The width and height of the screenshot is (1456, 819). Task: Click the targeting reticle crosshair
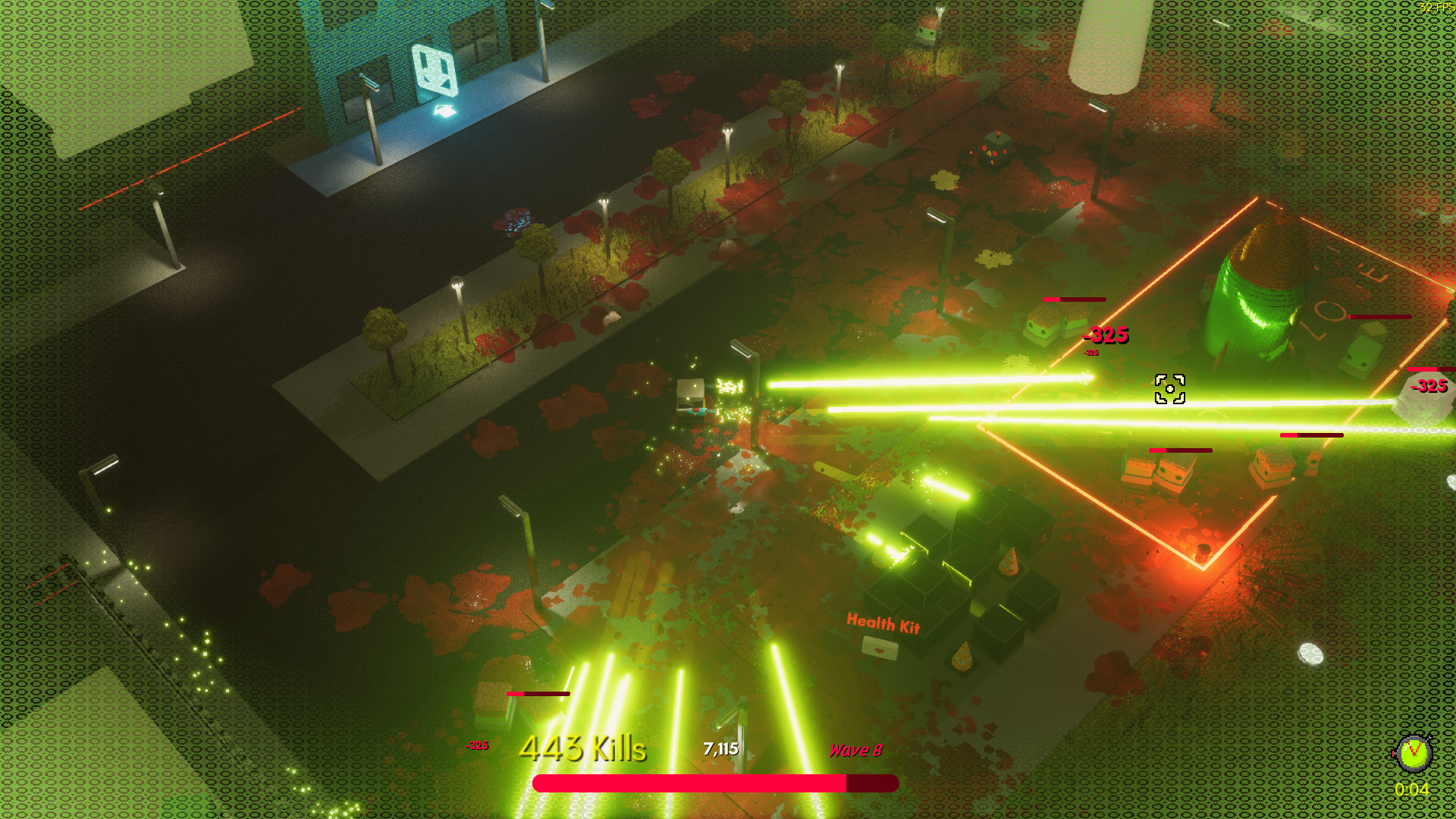1170,388
